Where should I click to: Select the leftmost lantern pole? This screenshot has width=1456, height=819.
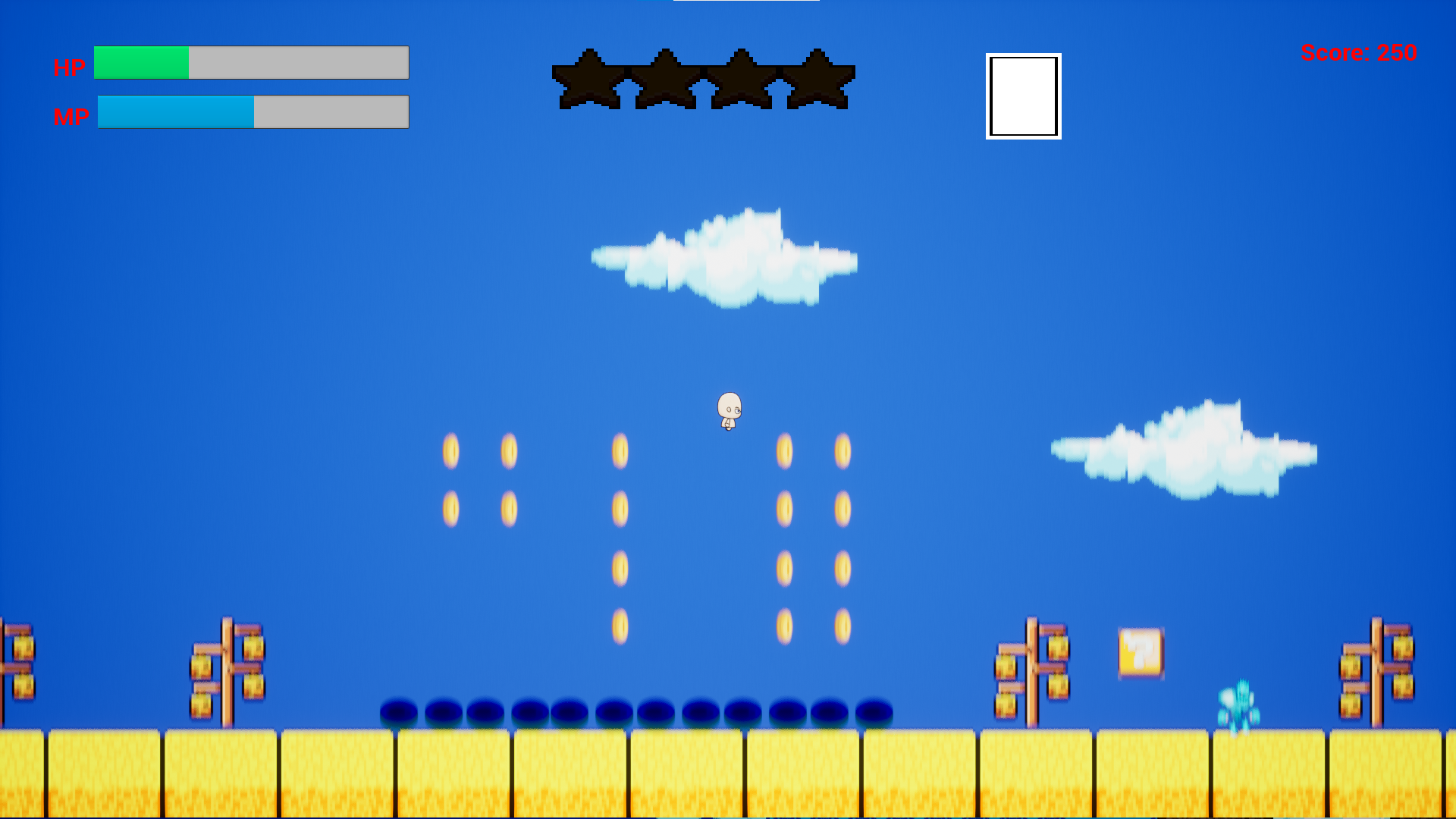(19, 667)
